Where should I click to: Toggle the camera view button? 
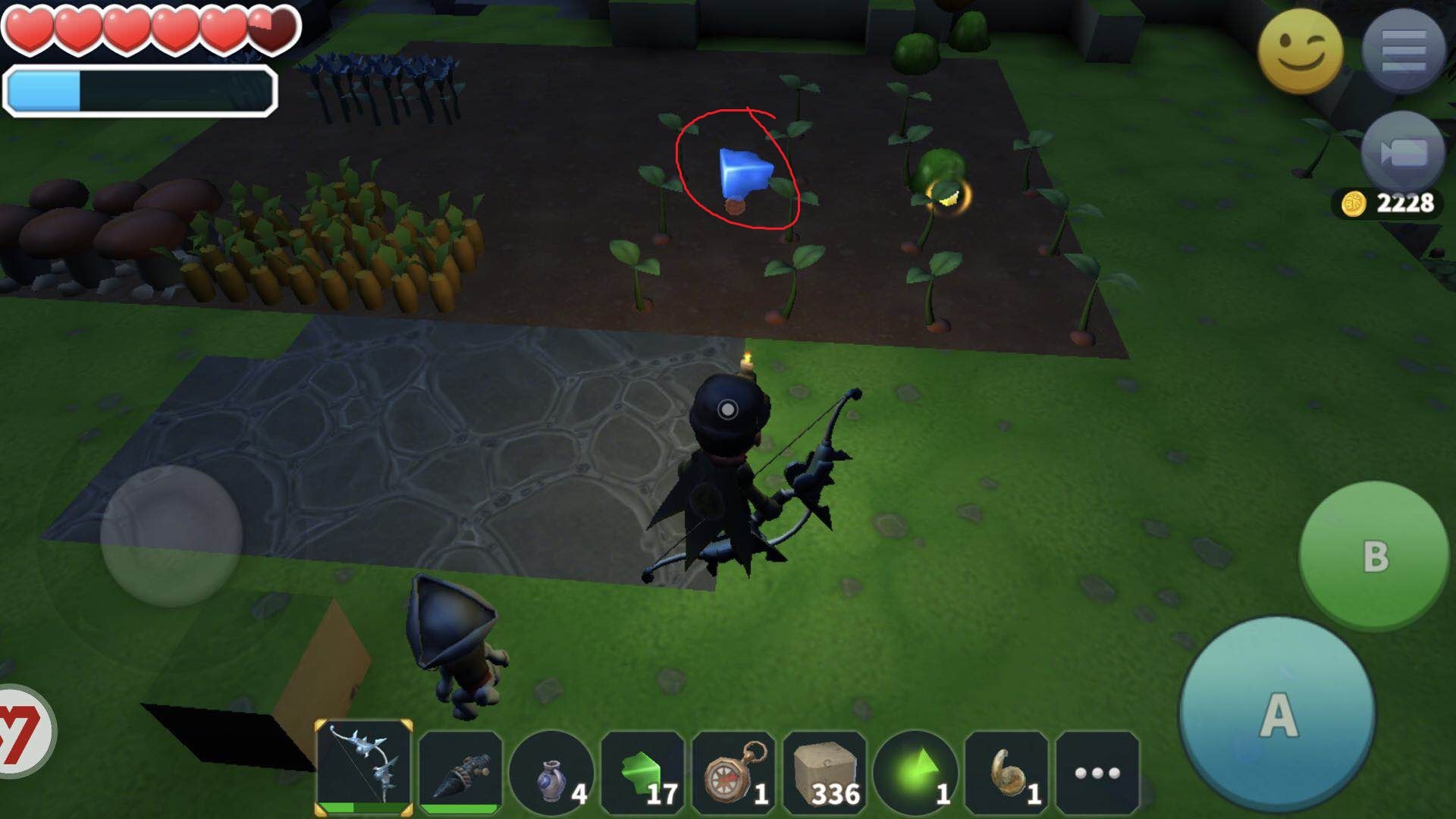pyautogui.click(x=1404, y=153)
